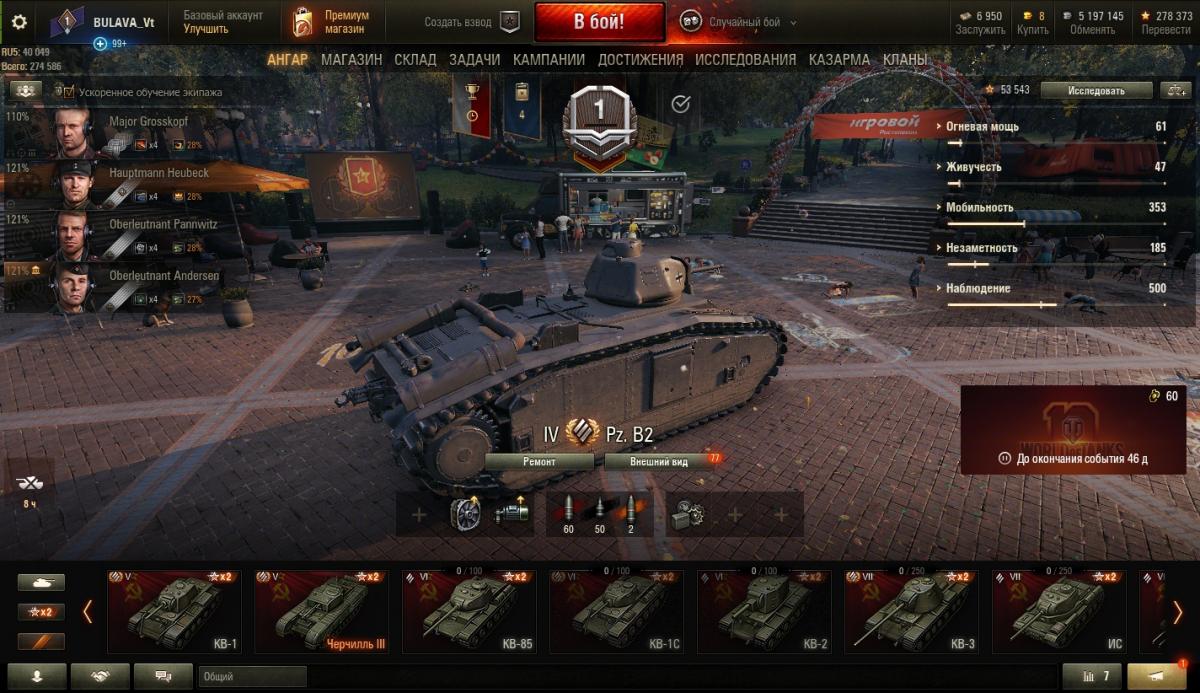Screen dimensions: 1200x693
Task: Click the carousel right arrow
Action: 1178,611
